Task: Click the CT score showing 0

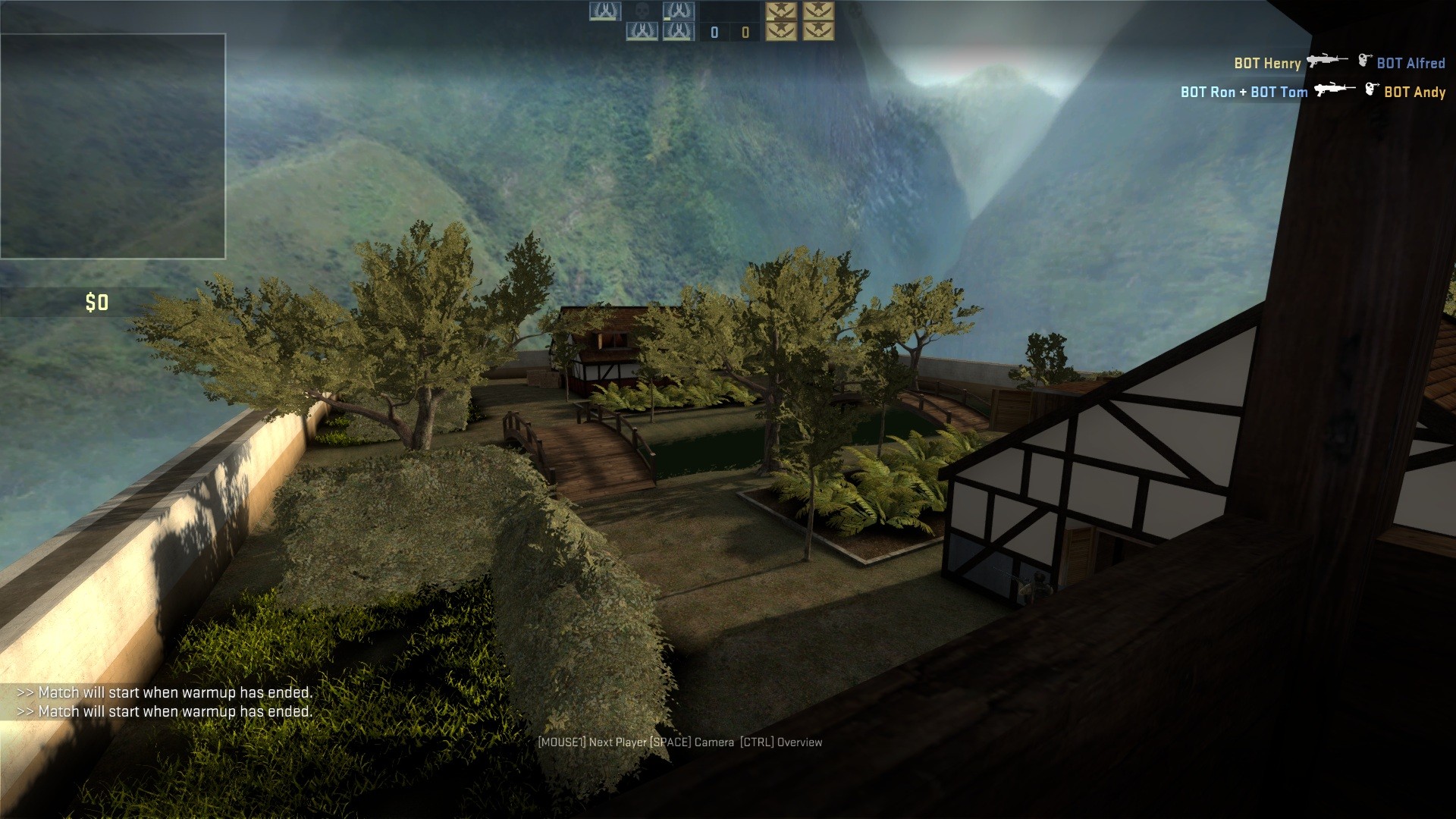Action: click(713, 33)
